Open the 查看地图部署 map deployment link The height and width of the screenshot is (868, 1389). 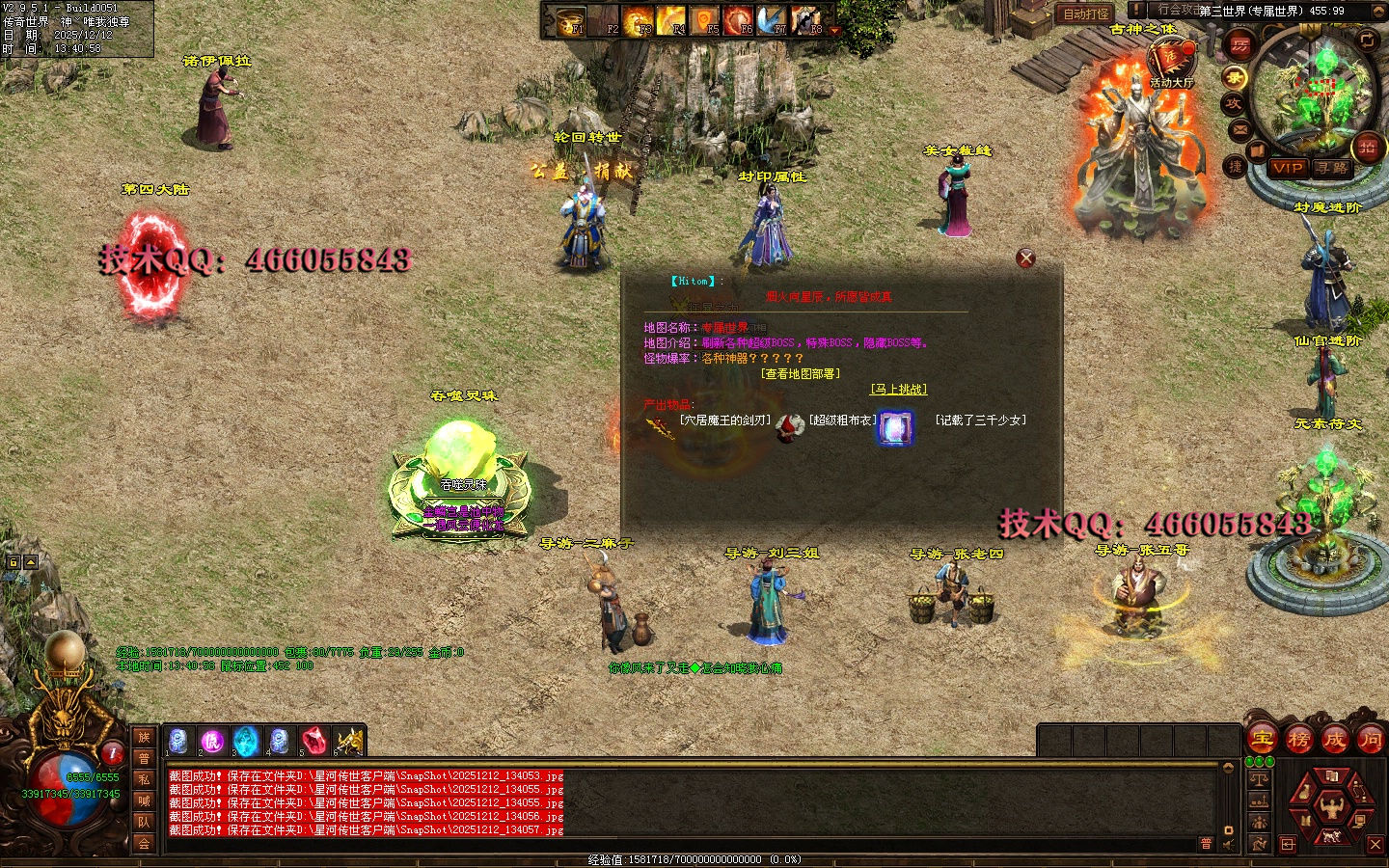[800, 374]
